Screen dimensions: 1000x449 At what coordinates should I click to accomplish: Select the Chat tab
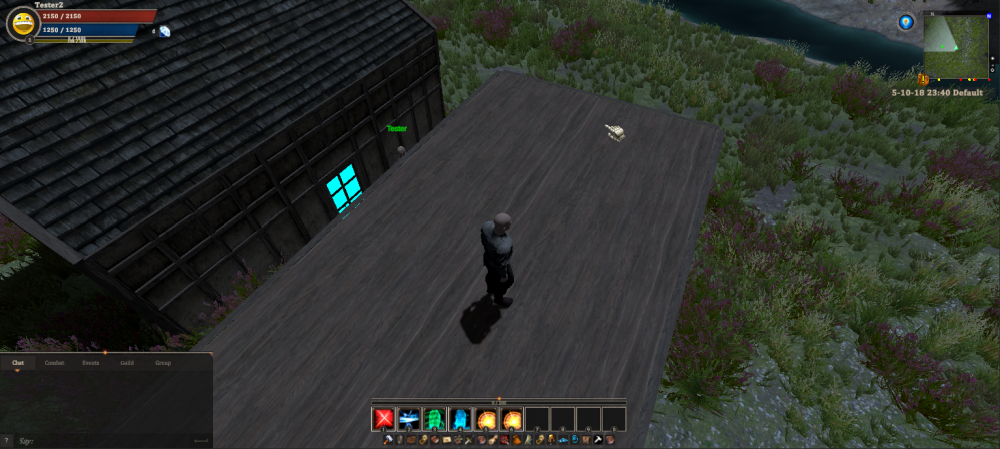(17, 363)
